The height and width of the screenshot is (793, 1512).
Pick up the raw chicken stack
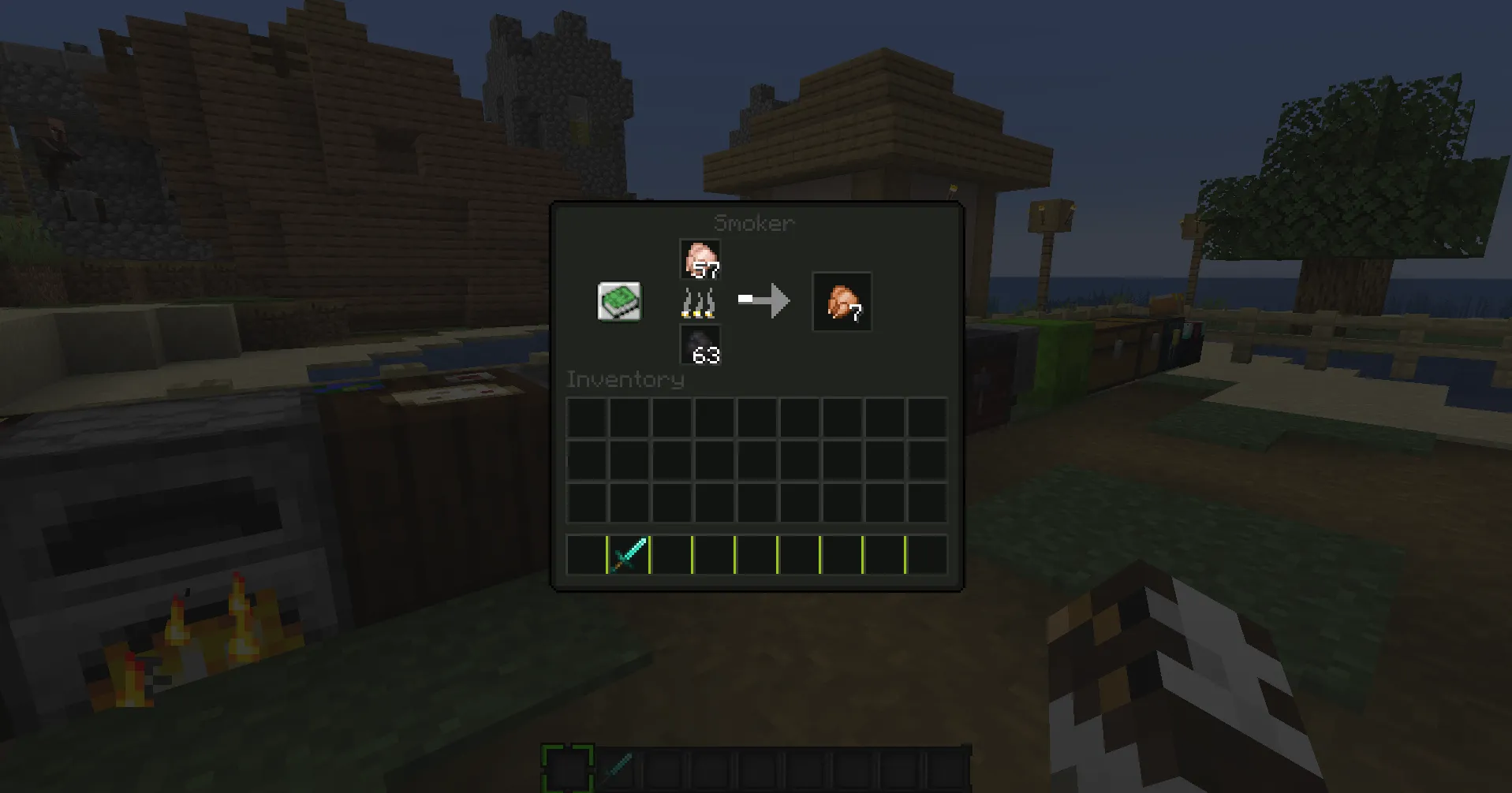click(700, 260)
